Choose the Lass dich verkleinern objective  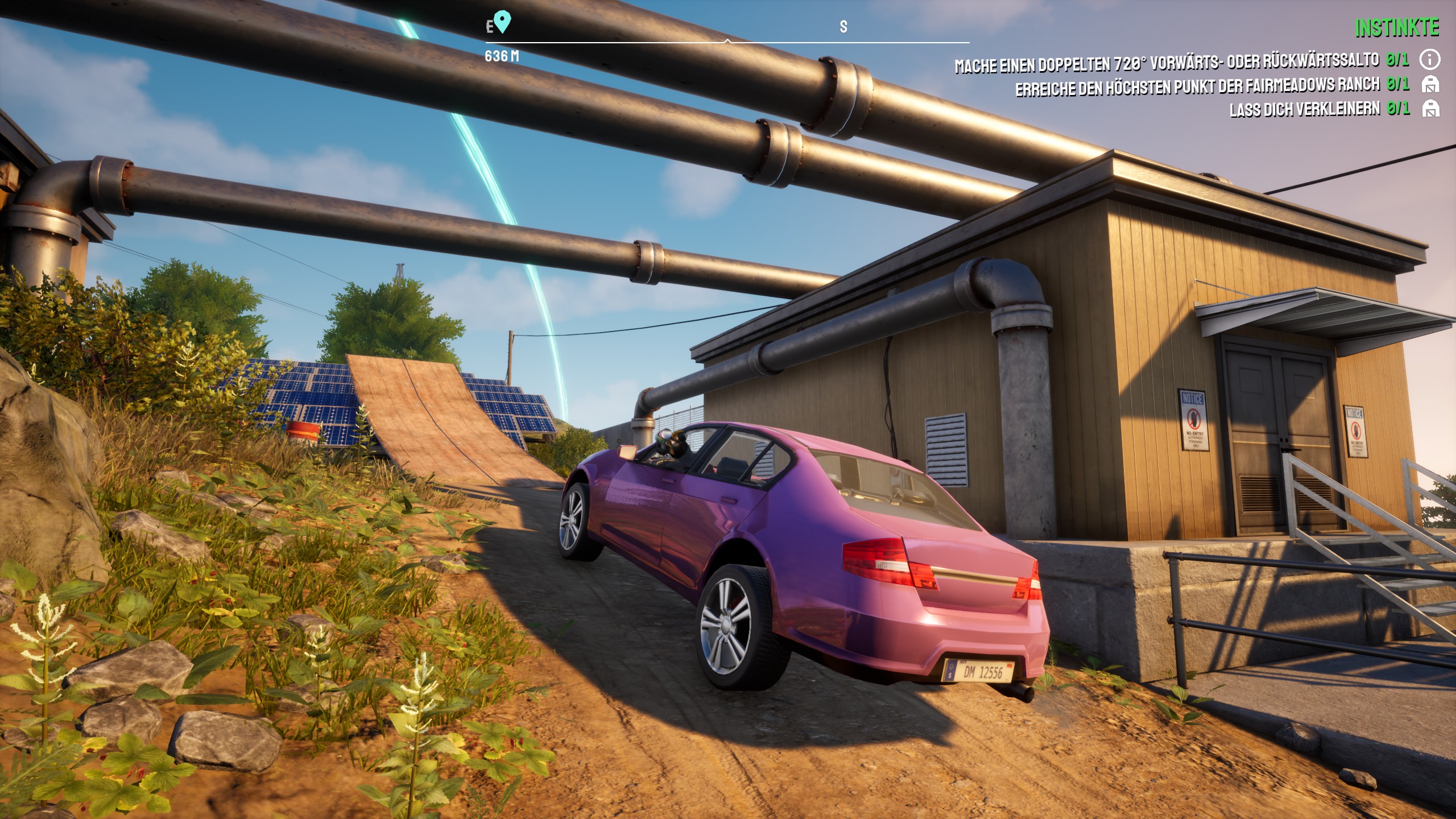pyautogui.click(x=1304, y=109)
